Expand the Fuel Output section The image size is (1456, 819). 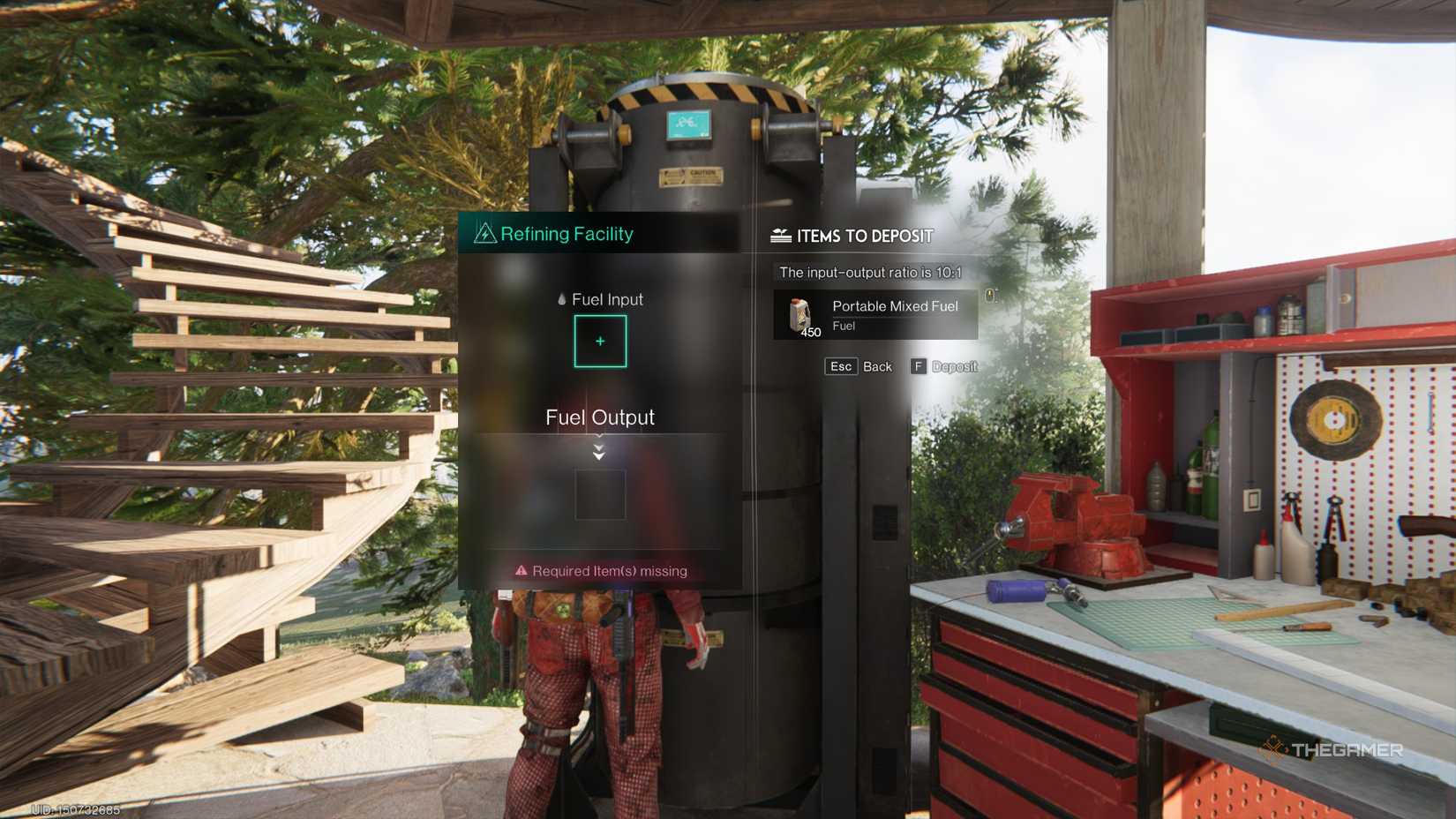click(x=600, y=417)
